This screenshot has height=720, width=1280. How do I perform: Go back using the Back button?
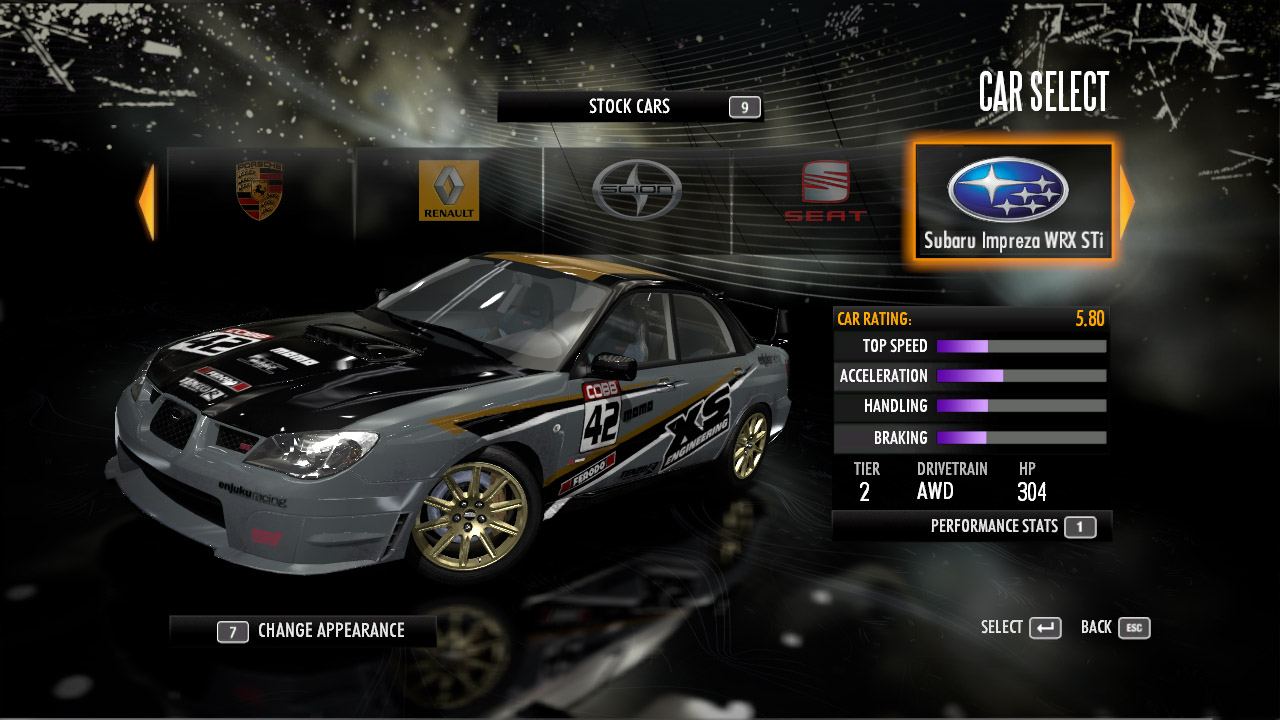pyautogui.click(x=1115, y=628)
